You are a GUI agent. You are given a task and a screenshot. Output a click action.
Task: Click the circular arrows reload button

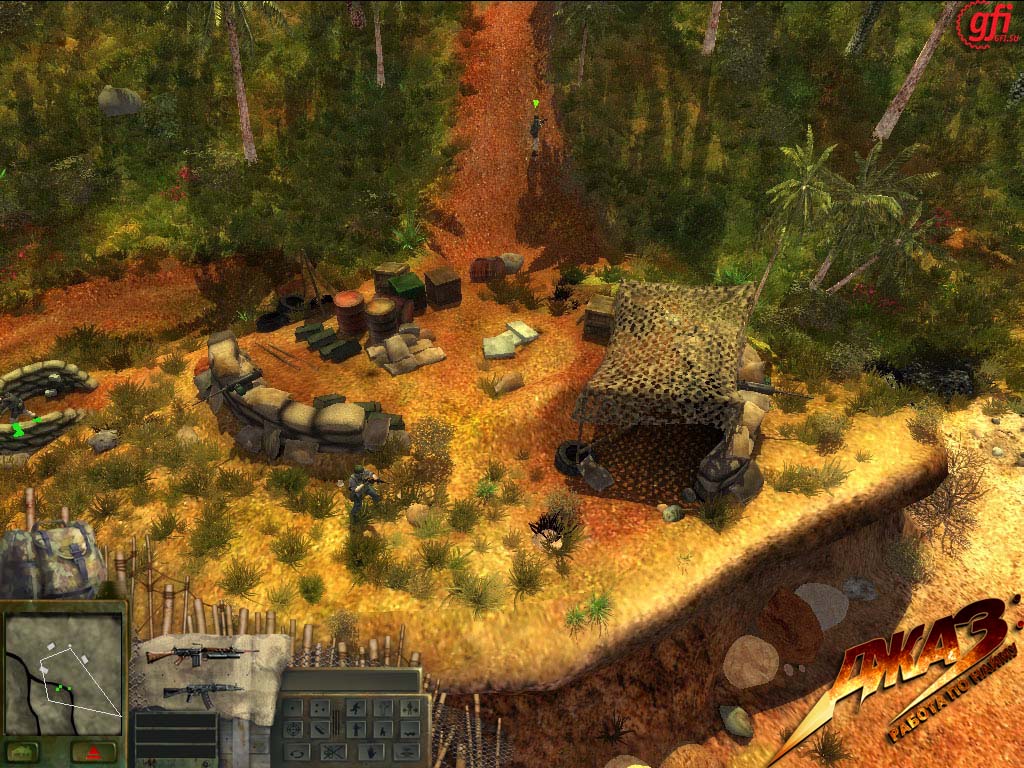click(x=297, y=752)
